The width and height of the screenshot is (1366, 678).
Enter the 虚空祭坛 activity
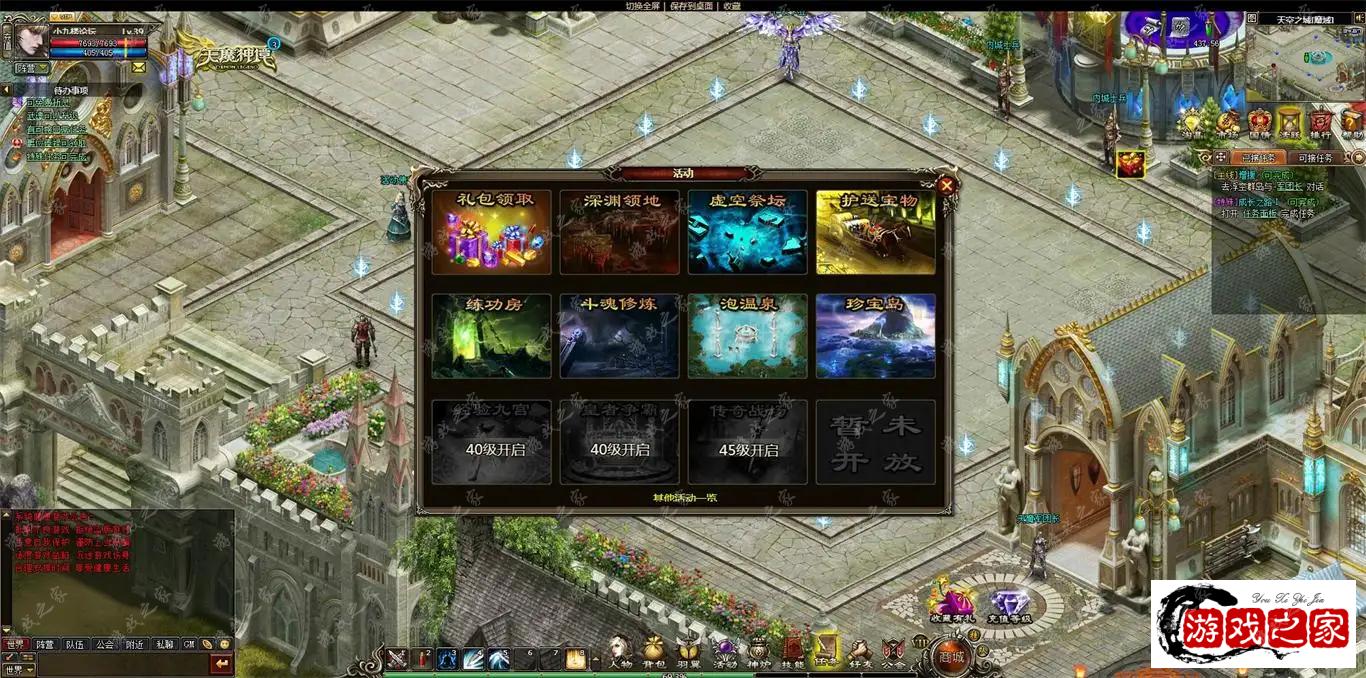click(747, 232)
